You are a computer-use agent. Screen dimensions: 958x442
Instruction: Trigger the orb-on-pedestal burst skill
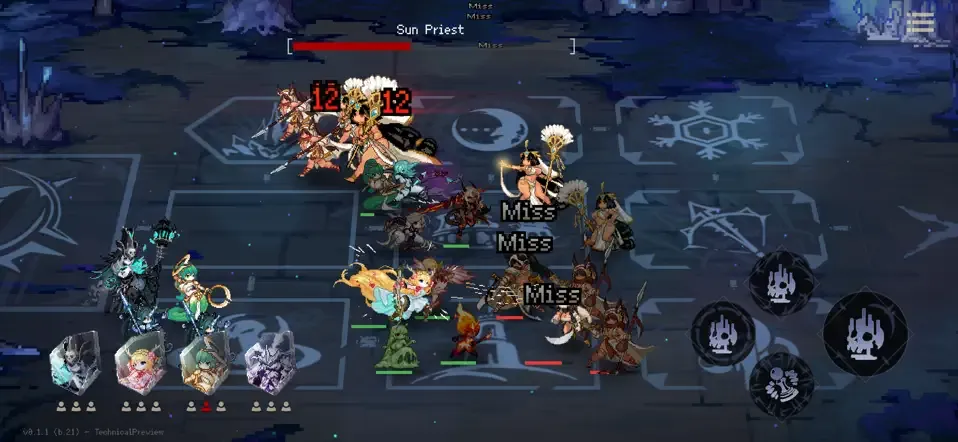[x=781, y=386]
